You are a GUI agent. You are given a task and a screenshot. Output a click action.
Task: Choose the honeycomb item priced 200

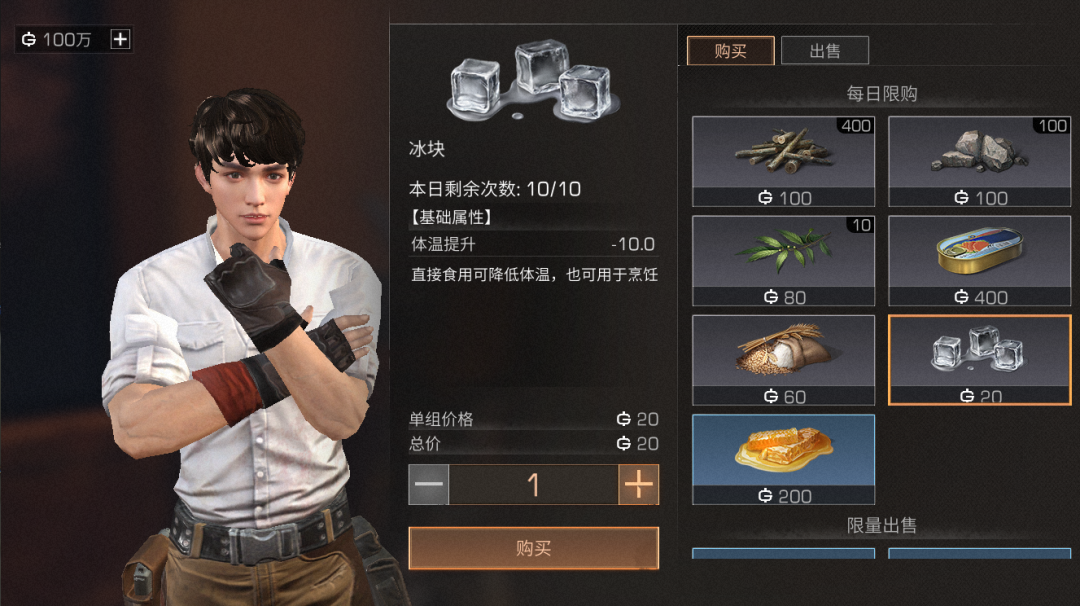tap(783, 459)
